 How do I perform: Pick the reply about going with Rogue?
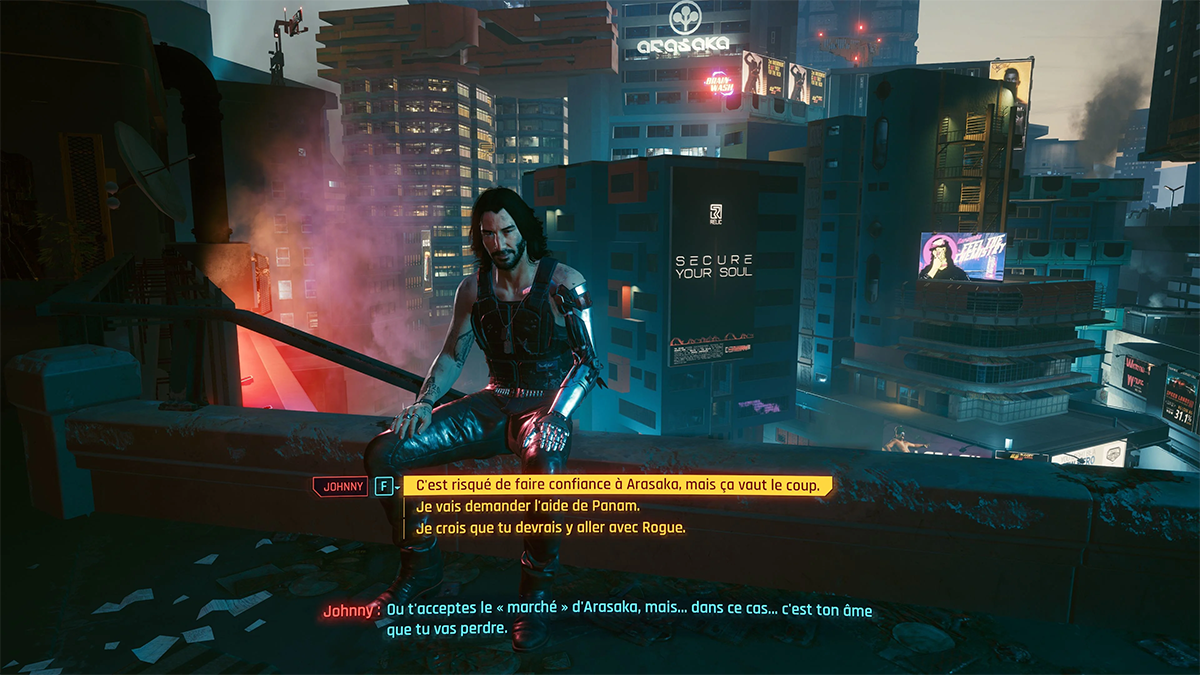[550, 527]
